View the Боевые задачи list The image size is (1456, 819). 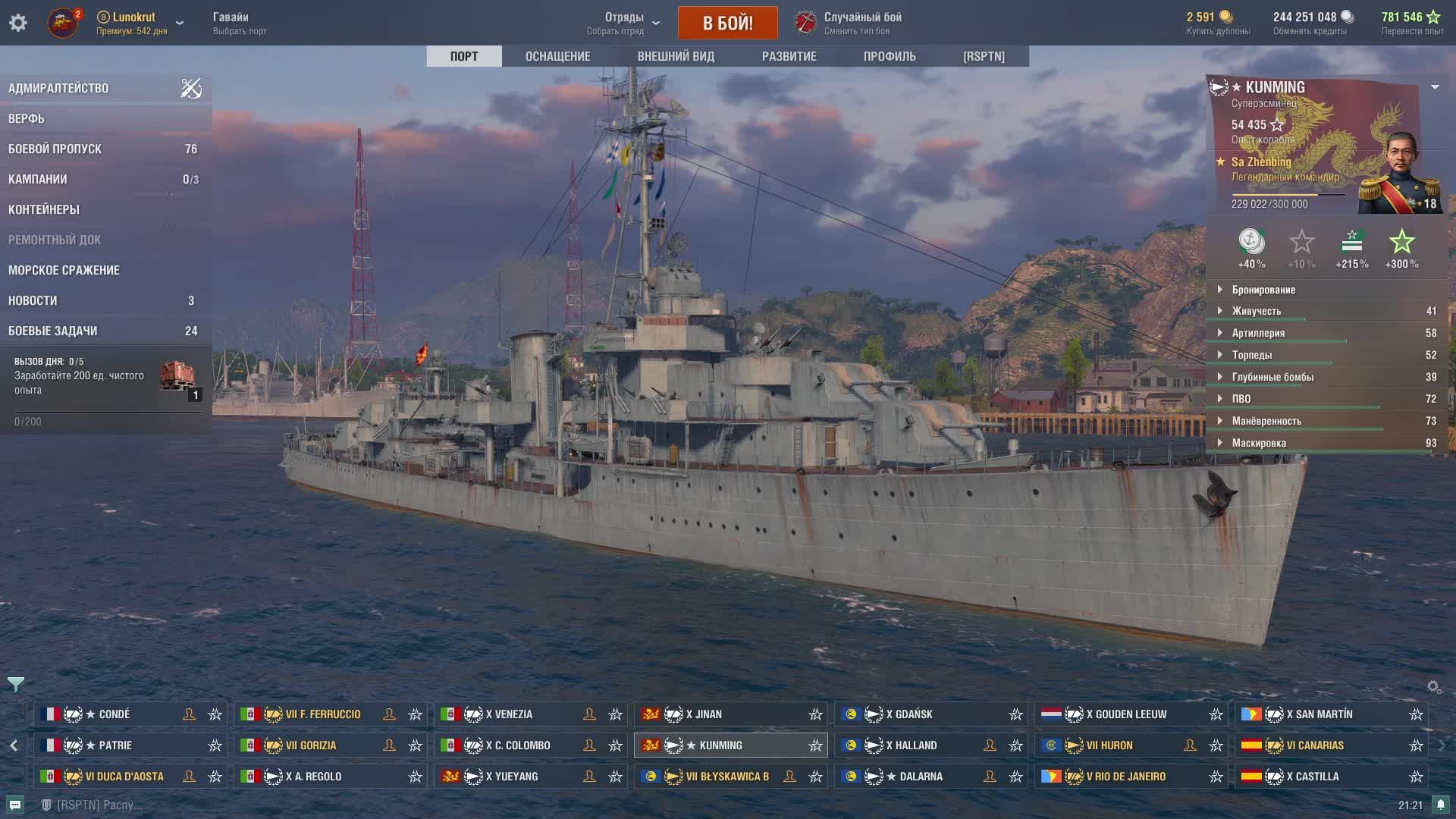(53, 331)
